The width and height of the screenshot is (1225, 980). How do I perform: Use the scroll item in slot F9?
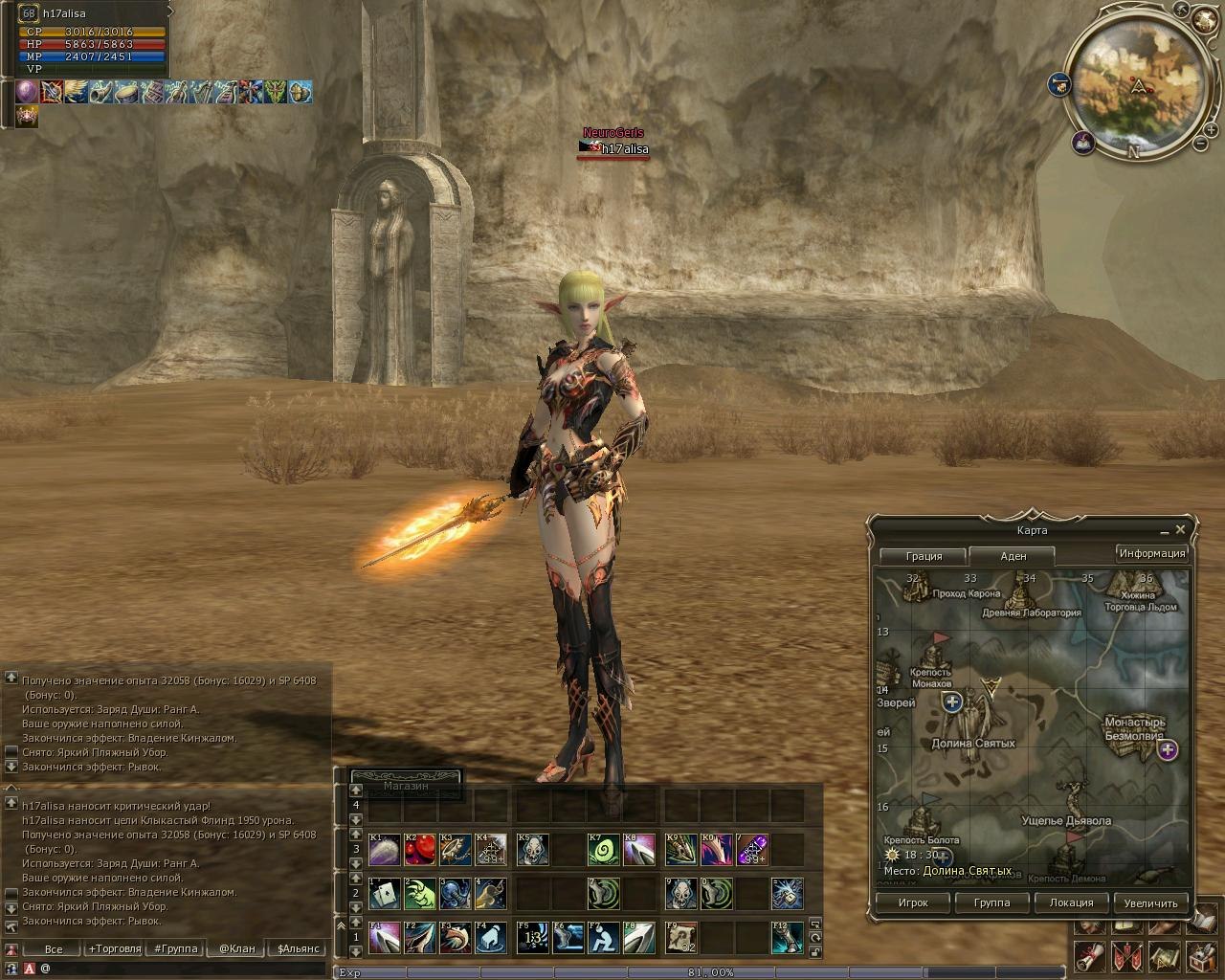680,938
